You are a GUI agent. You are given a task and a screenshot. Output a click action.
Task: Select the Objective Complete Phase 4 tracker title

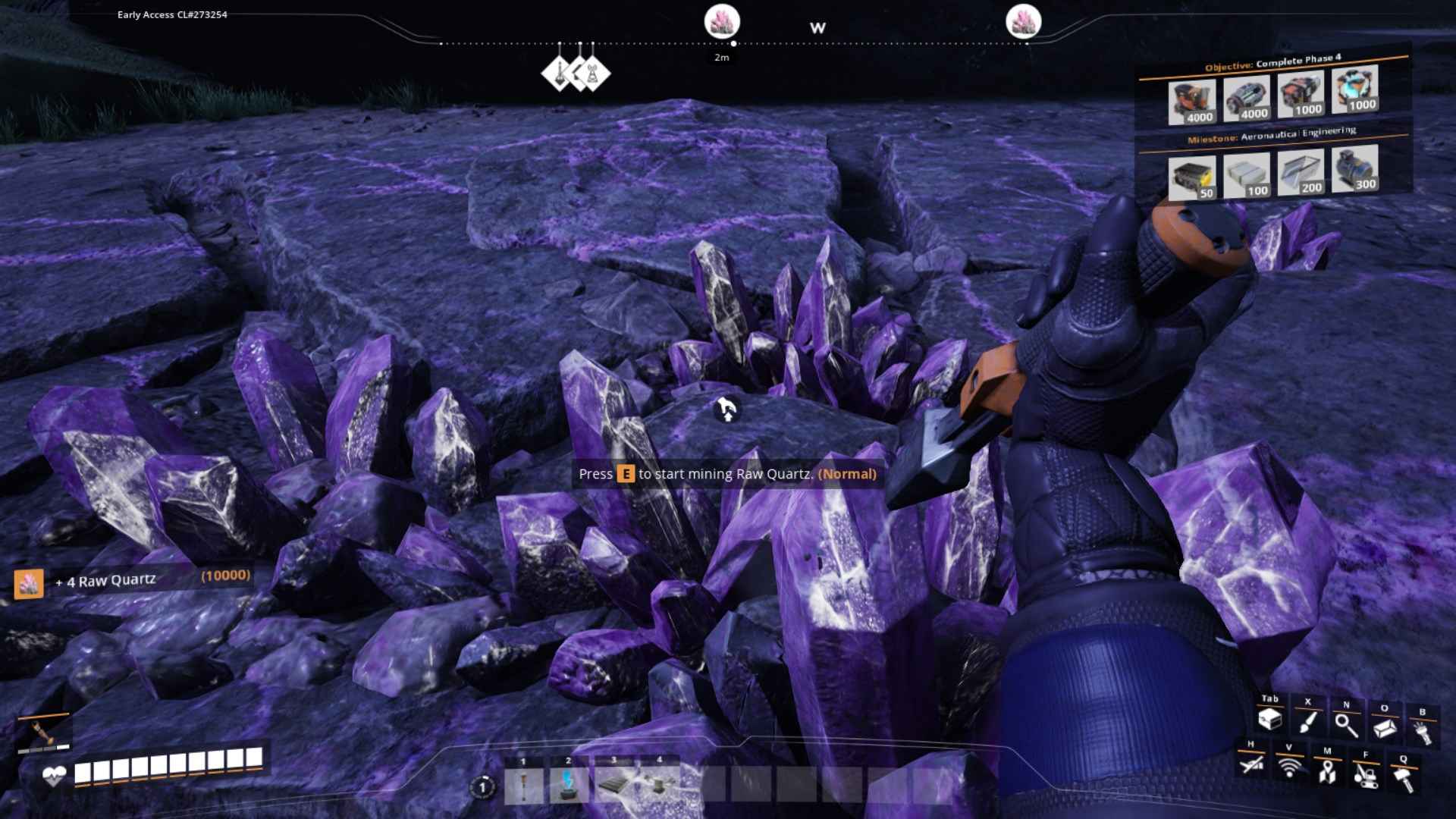[x=1272, y=62]
